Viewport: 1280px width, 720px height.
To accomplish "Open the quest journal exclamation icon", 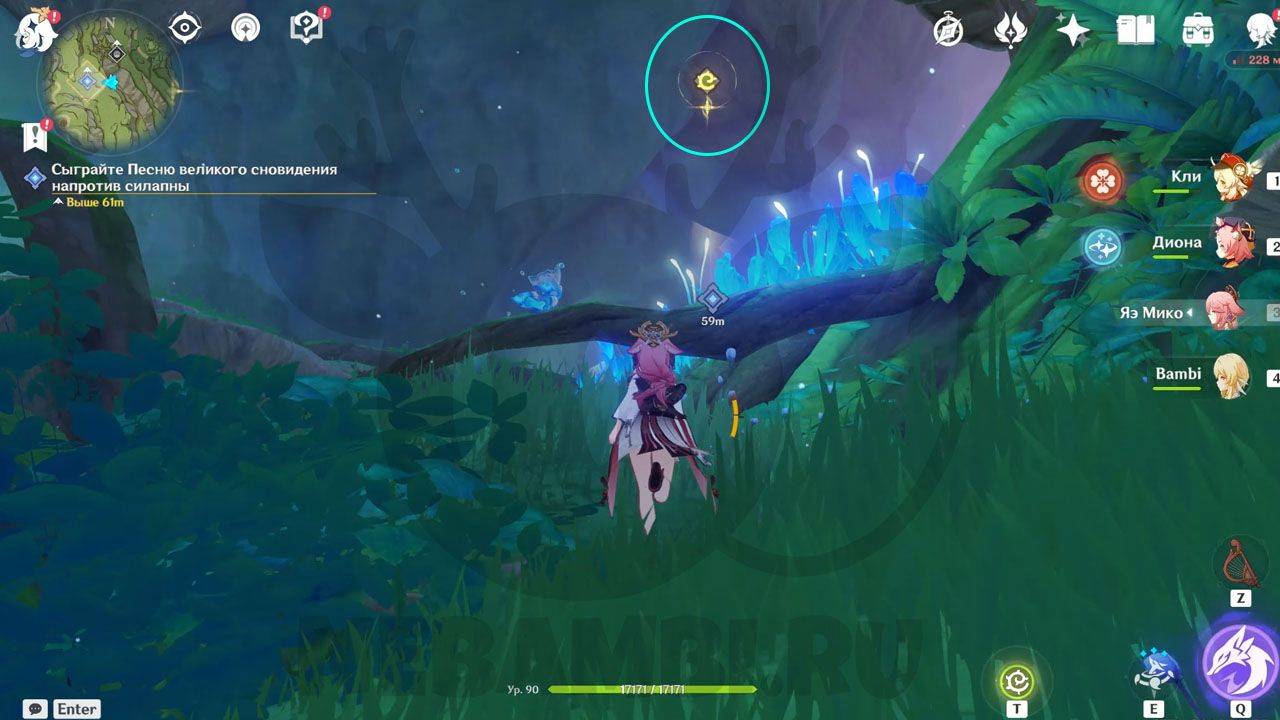I will click(x=37, y=135).
